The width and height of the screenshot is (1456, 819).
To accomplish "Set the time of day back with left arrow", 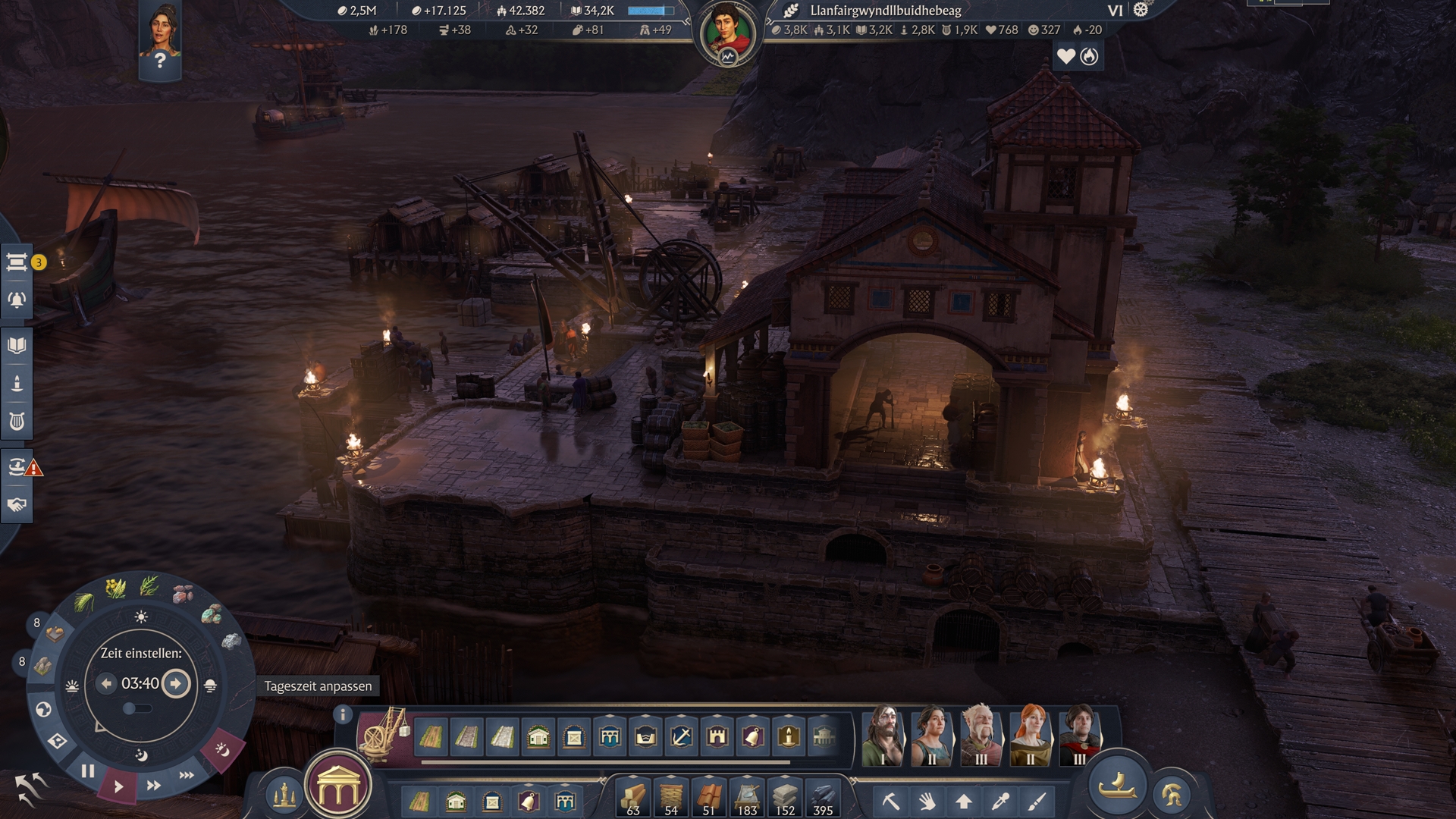I will tap(106, 683).
